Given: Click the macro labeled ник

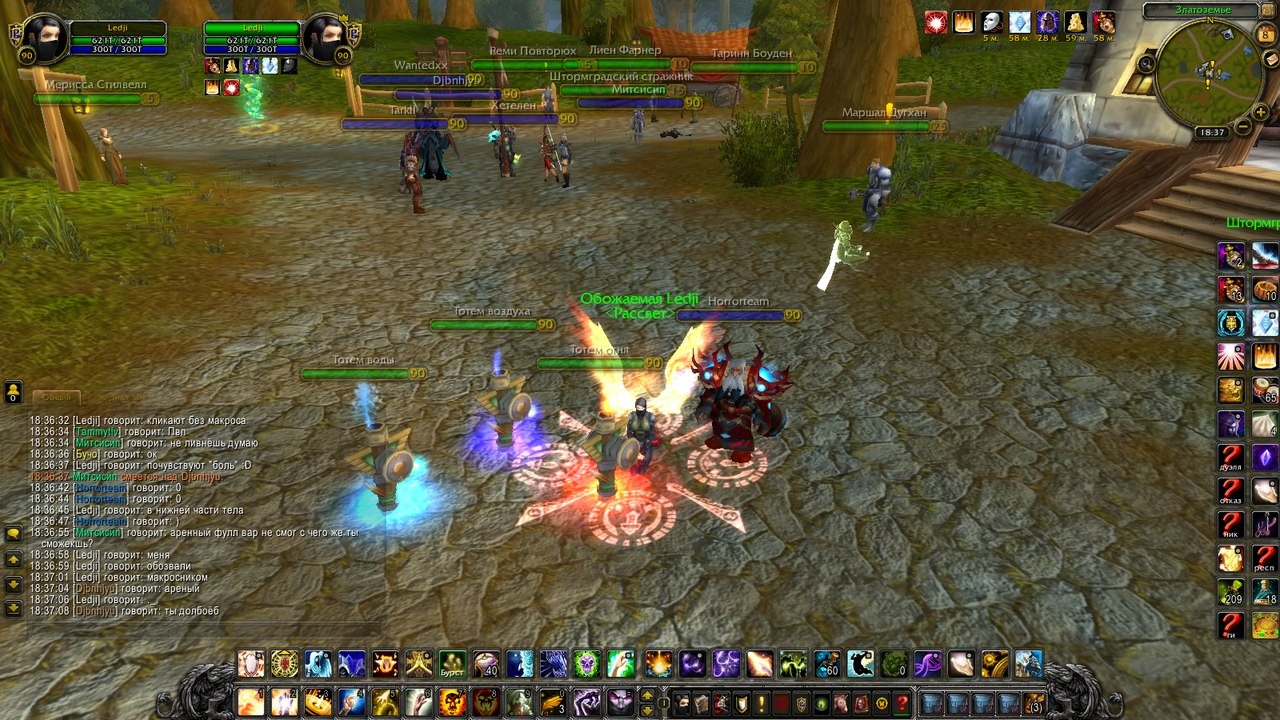Looking at the screenshot, I should (1231, 526).
